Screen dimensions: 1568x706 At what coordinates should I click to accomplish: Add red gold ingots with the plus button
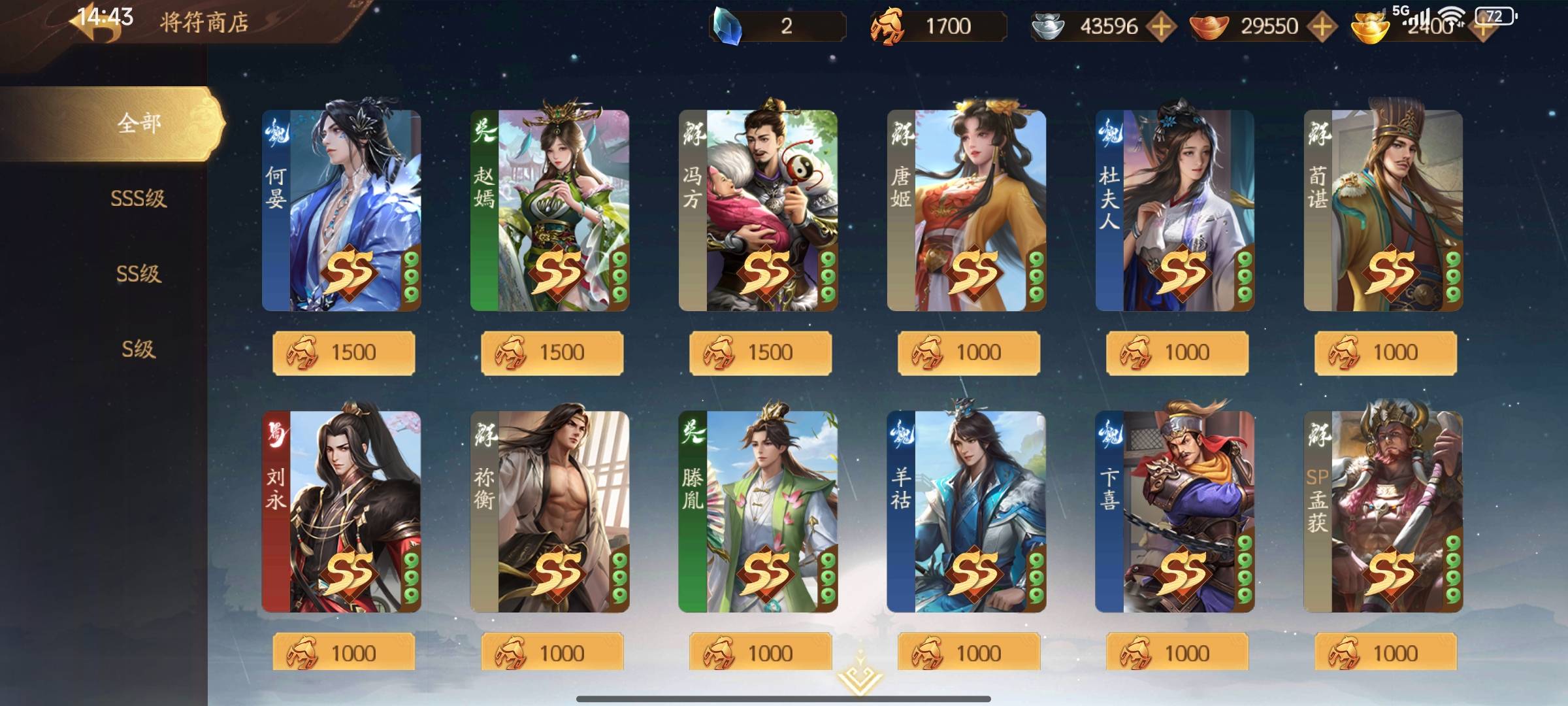(1322, 27)
